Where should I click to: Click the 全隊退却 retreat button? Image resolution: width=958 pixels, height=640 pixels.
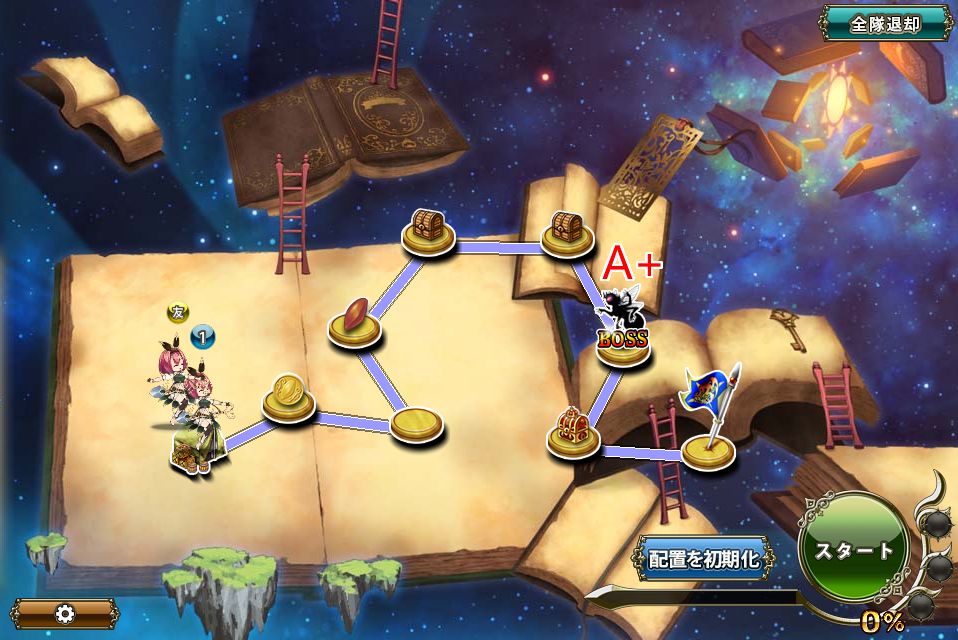tap(885, 24)
